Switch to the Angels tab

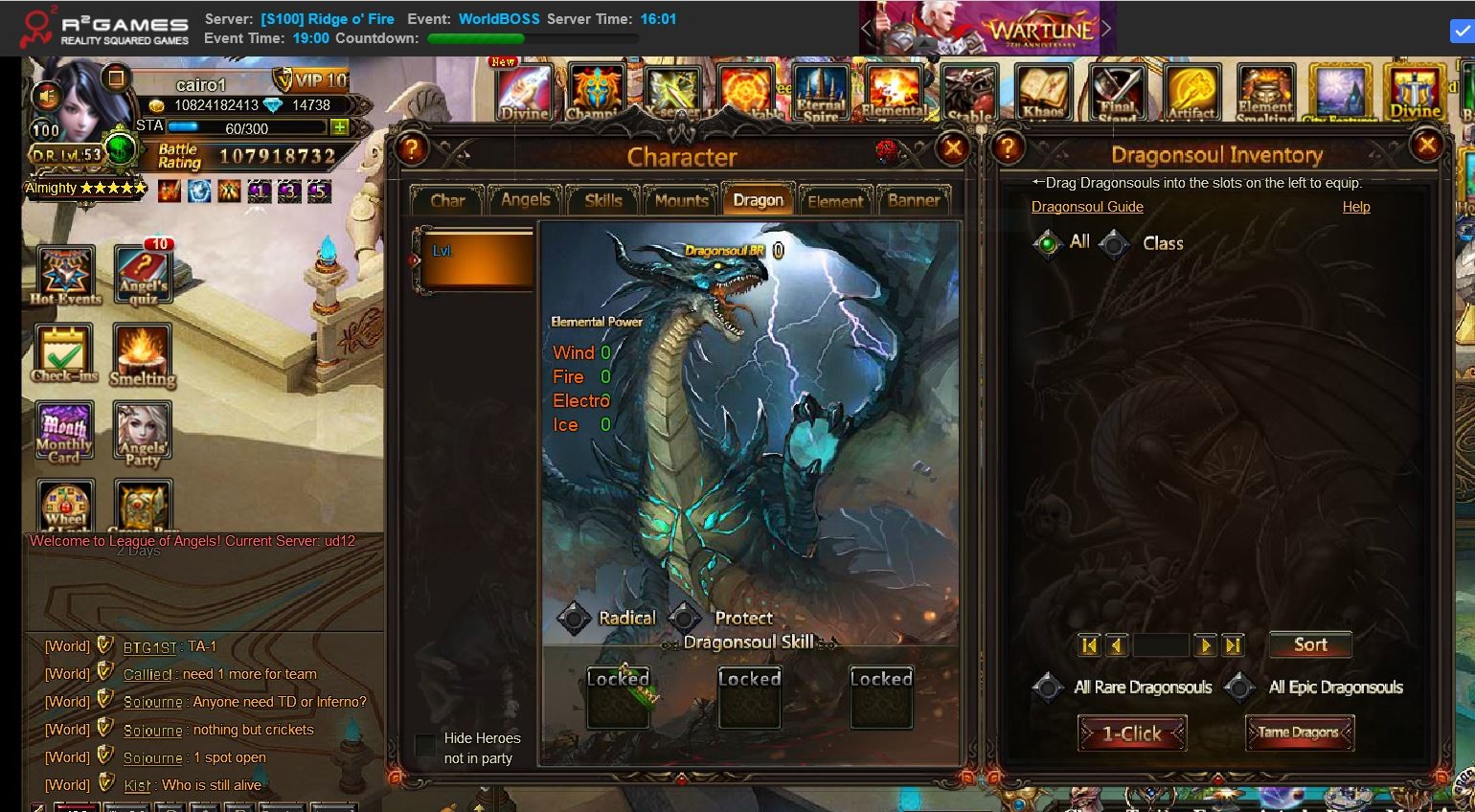coord(525,200)
